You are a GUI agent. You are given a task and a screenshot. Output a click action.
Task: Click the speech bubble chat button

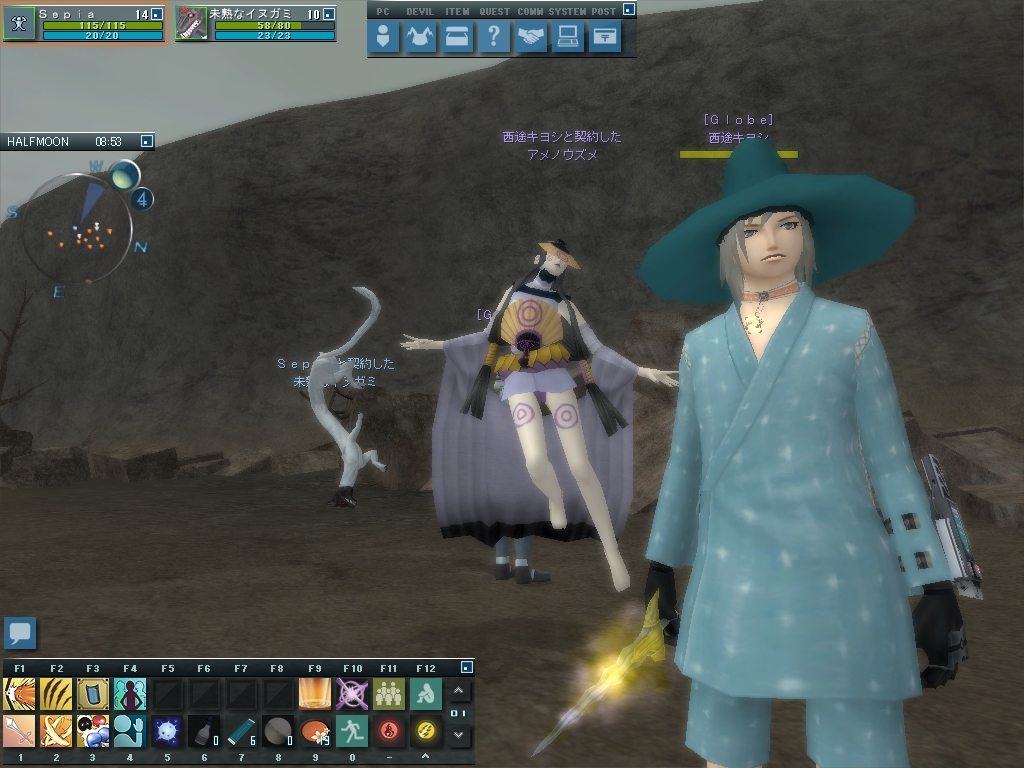(x=20, y=632)
